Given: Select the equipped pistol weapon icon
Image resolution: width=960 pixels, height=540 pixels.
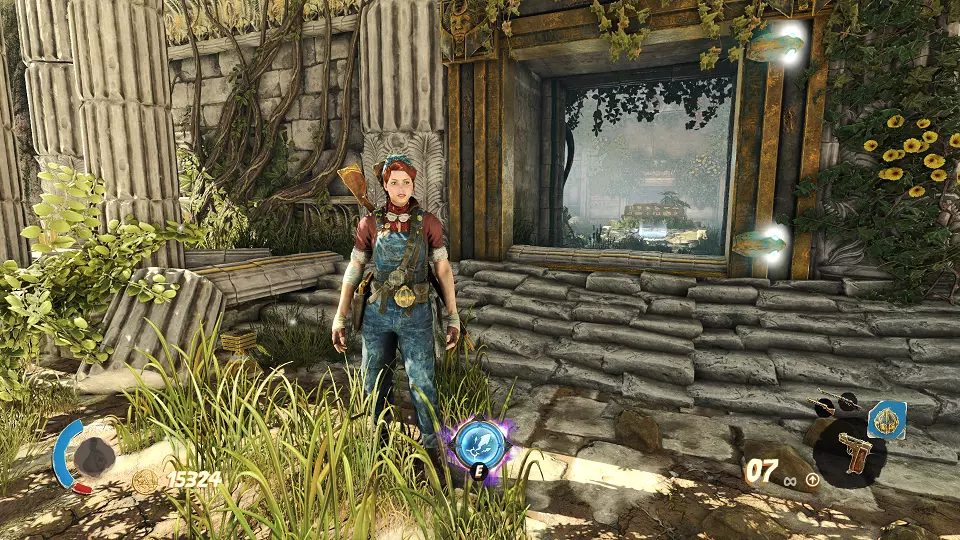Looking at the screenshot, I should coord(855,453).
